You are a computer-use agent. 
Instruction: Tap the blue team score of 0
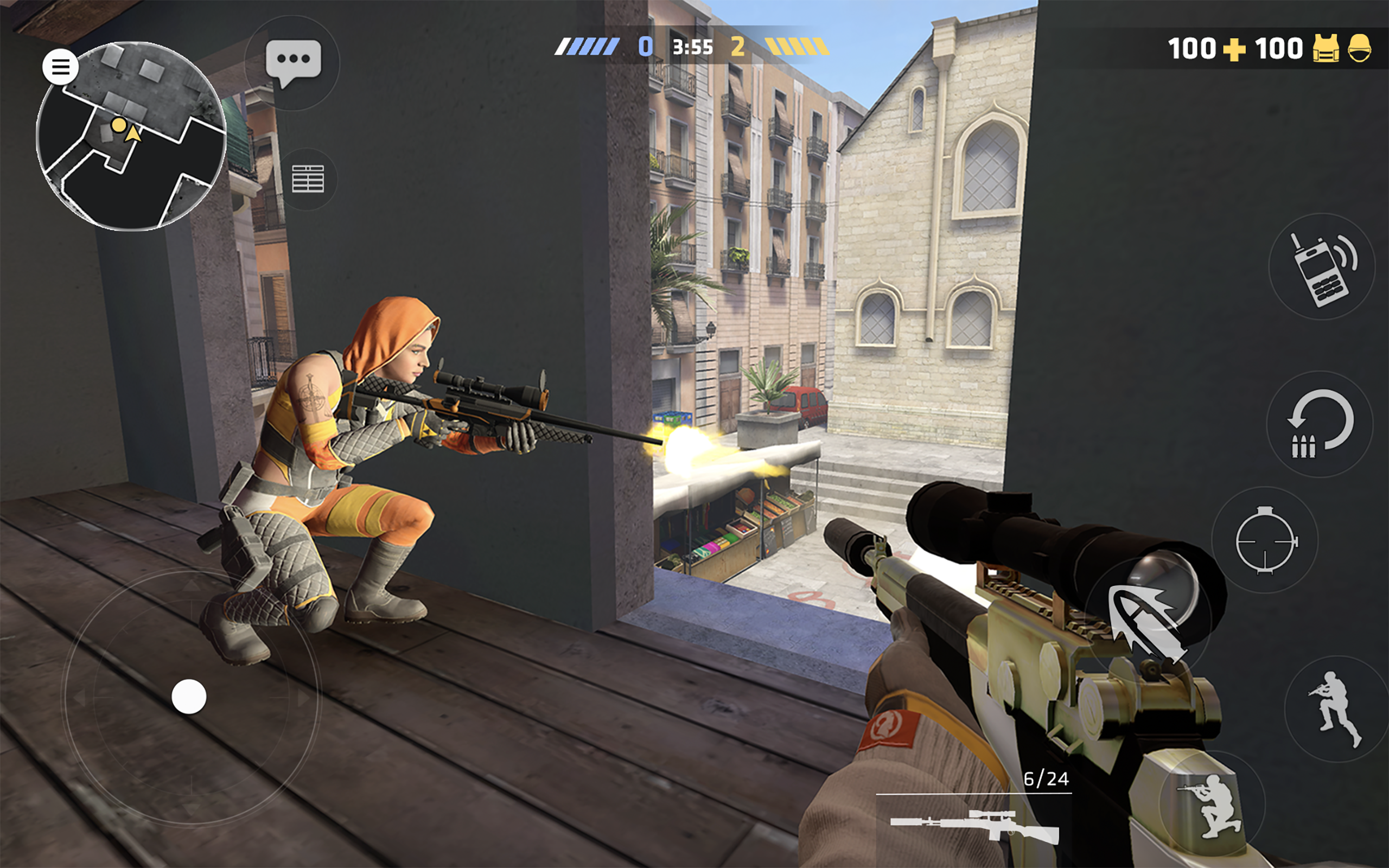click(x=645, y=48)
